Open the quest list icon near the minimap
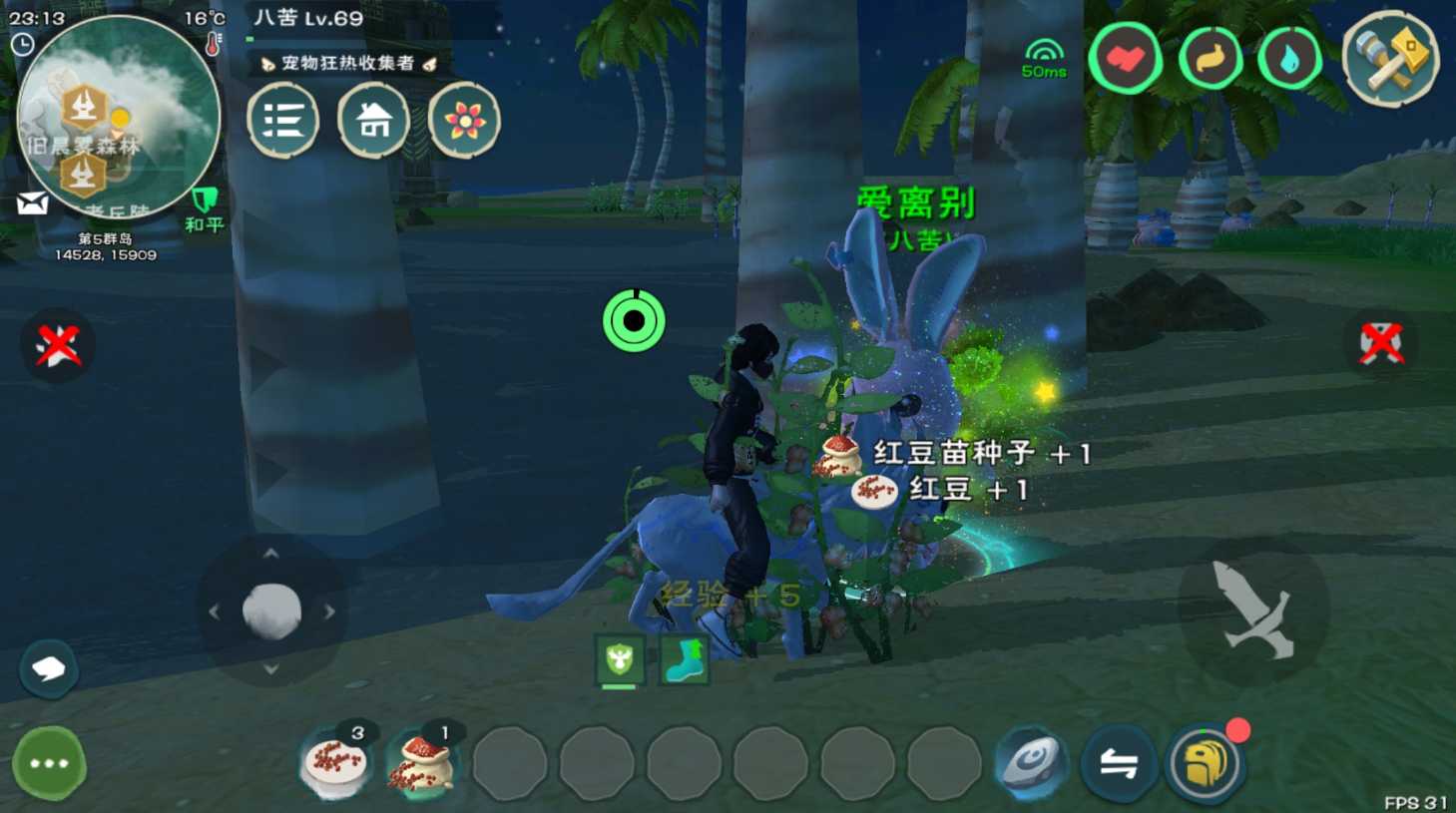Screen dimensions: 1456x813 (283, 120)
